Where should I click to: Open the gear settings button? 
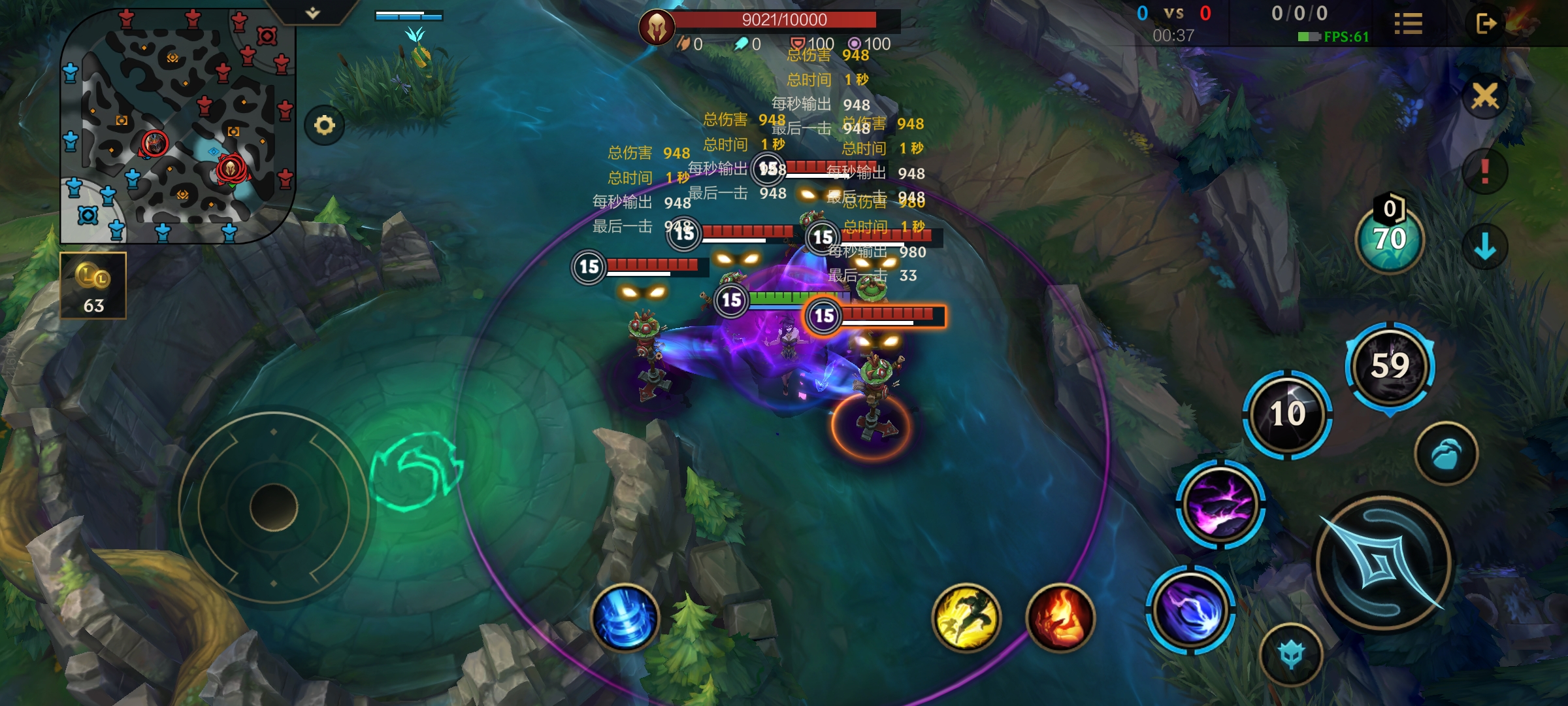(324, 125)
